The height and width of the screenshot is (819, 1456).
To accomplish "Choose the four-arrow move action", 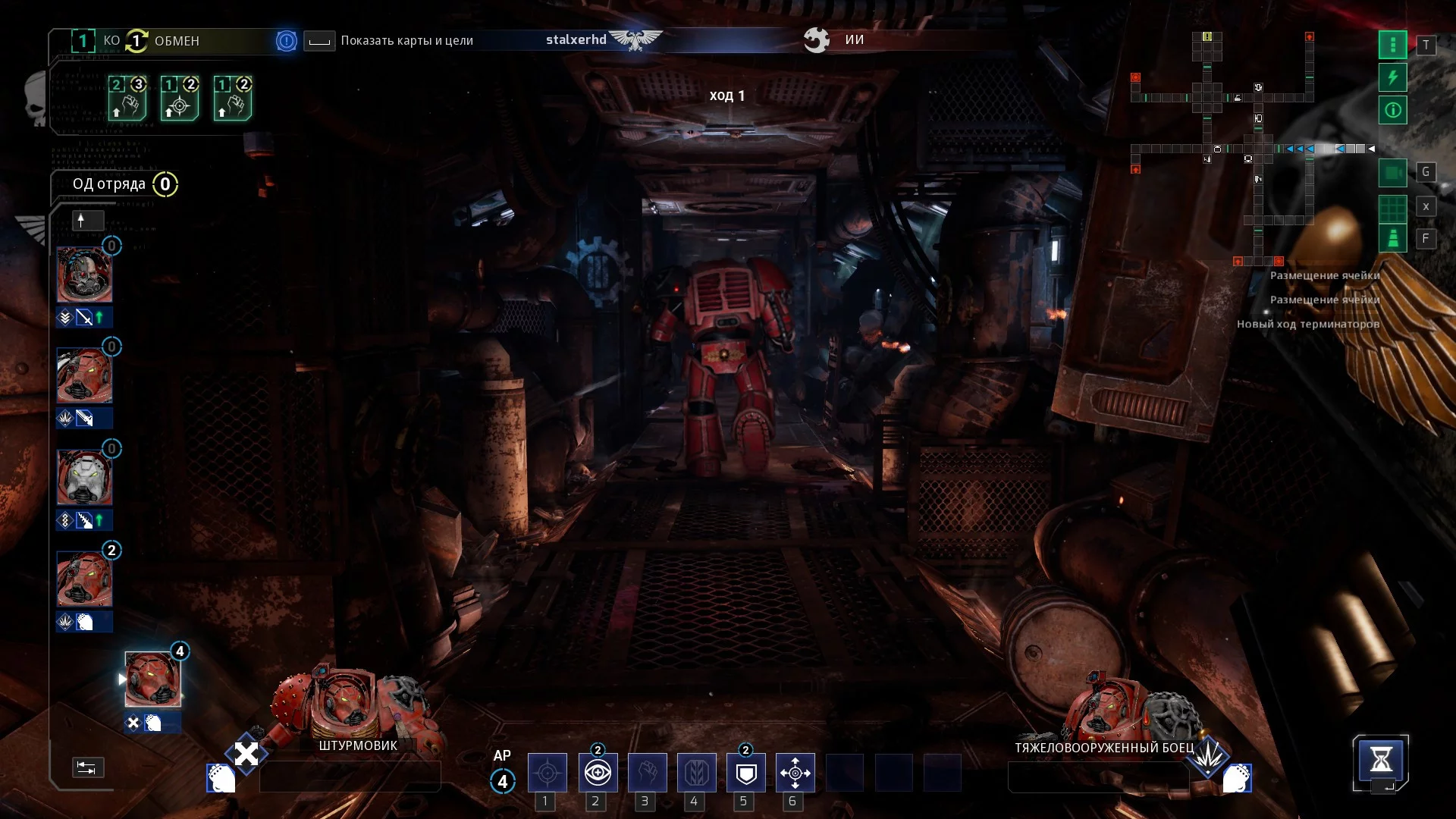I will coord(795,773).
